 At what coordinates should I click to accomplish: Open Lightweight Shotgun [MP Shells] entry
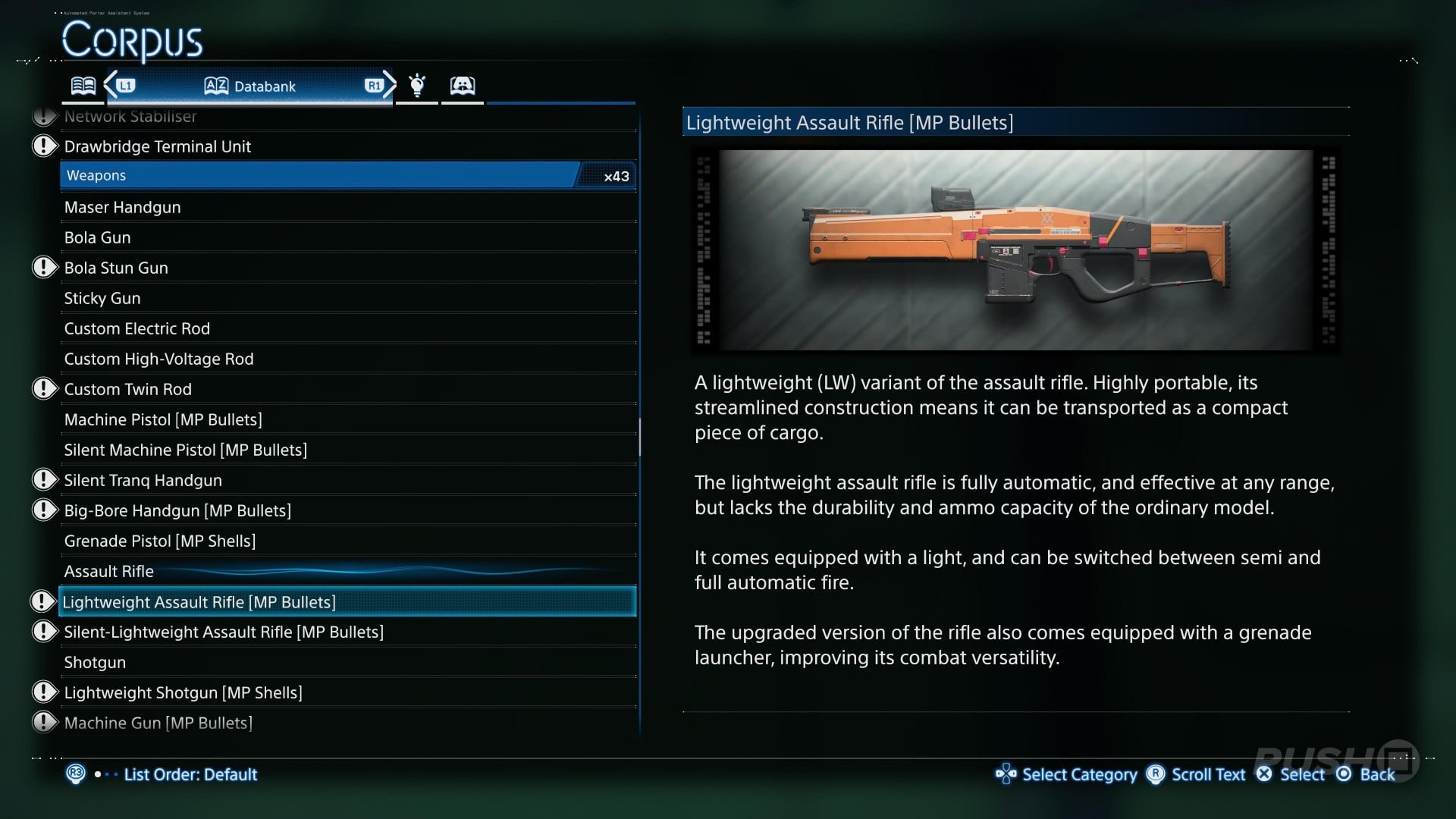[184, 692]
